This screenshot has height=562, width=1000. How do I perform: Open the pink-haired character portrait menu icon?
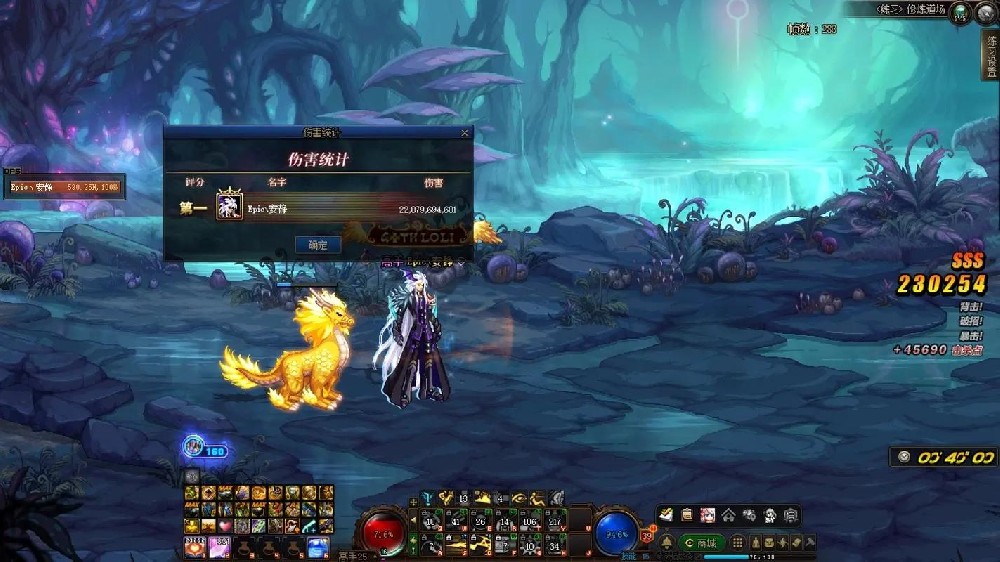(x=708, y=515)
